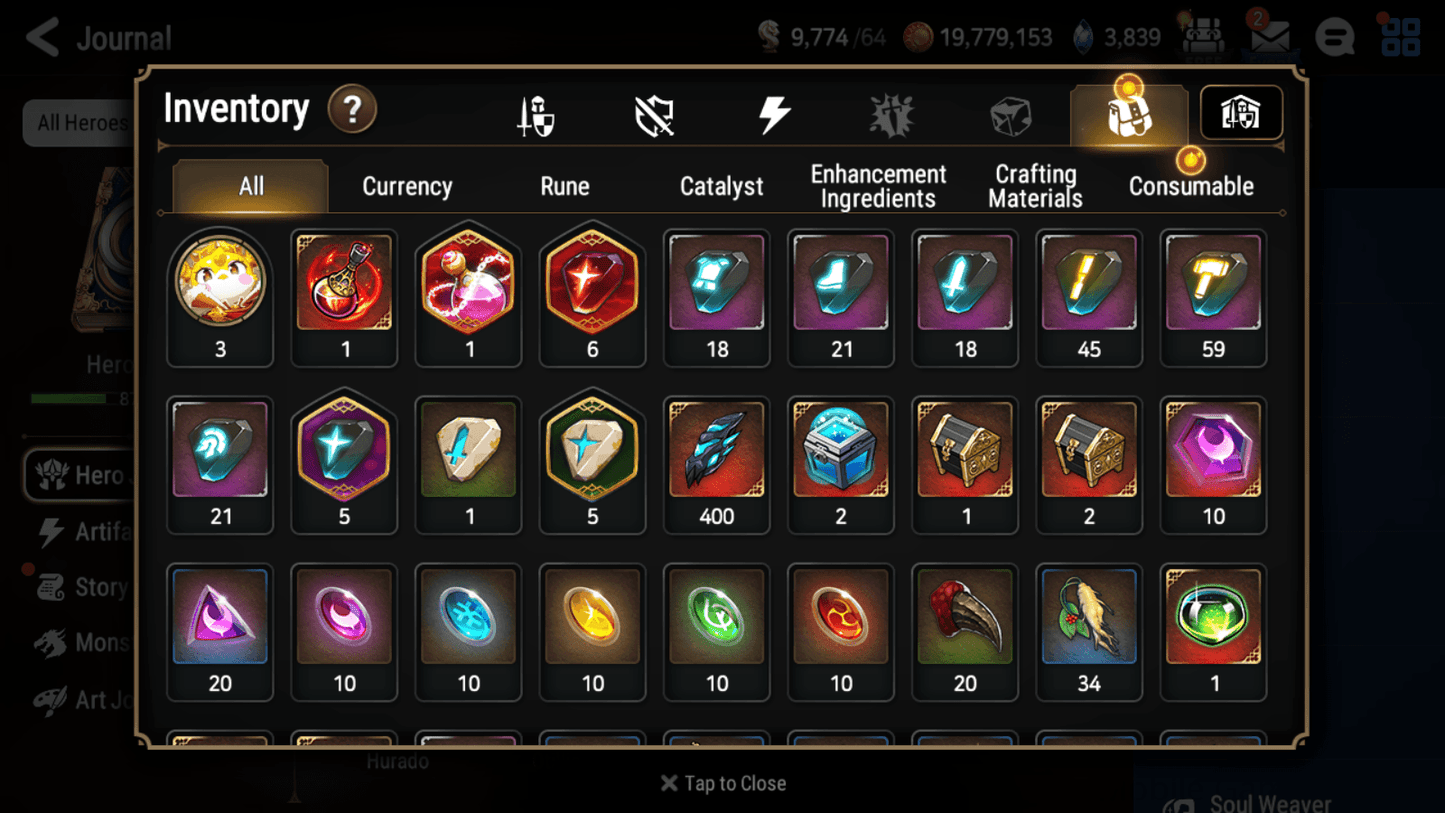Click Tap to Close at the bottom
This screenshot has height=813, width=1445.
[x=722, y=783]
